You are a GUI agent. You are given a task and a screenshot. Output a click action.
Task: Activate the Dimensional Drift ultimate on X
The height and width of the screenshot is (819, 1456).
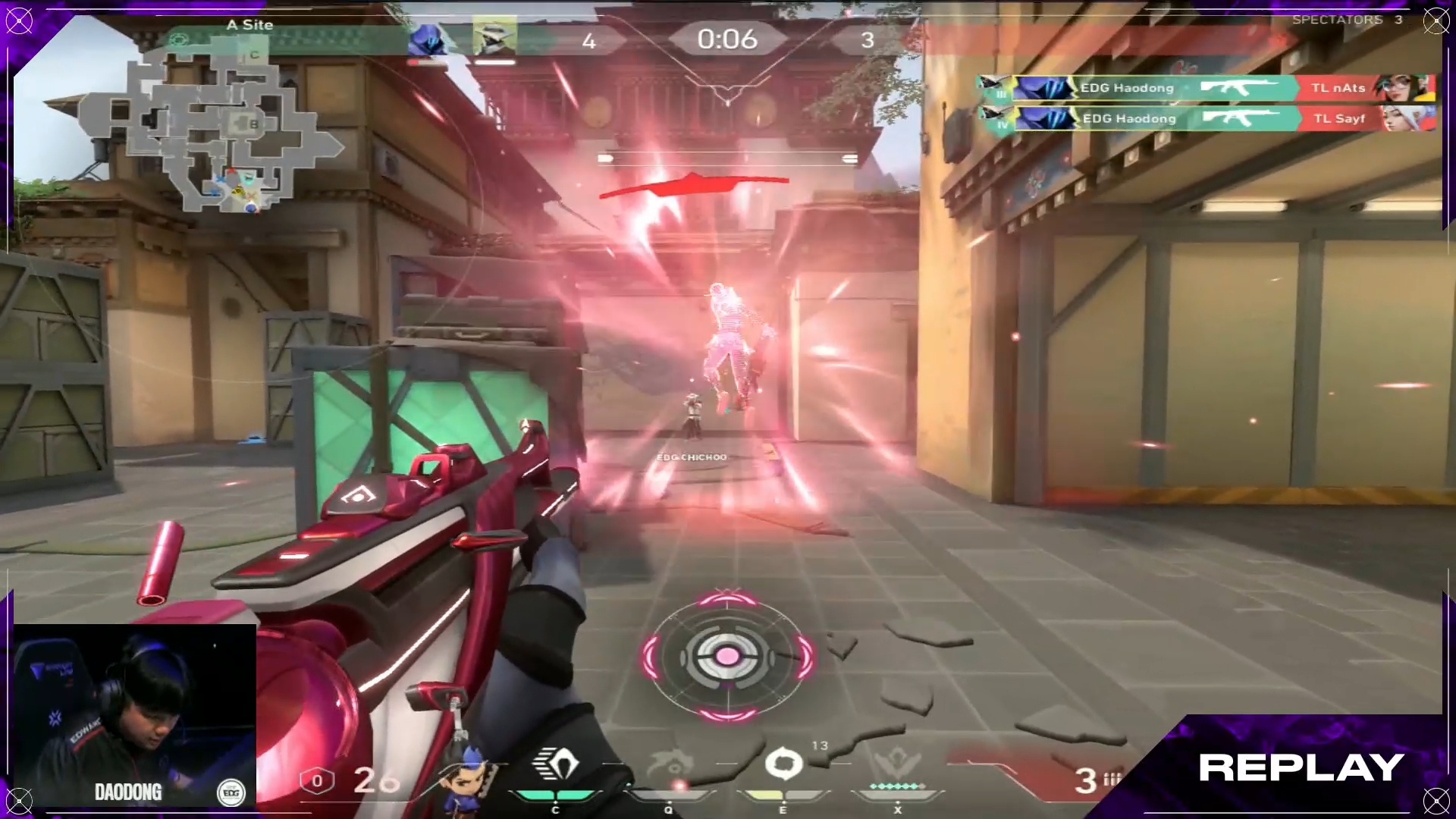point(898,766)
